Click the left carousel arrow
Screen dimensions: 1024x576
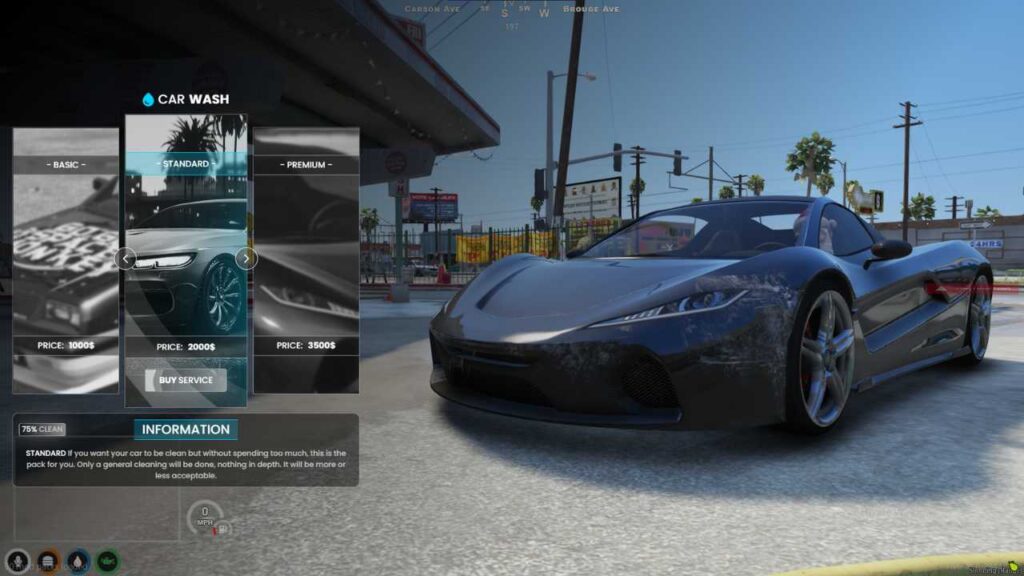(x=125, y=259)
